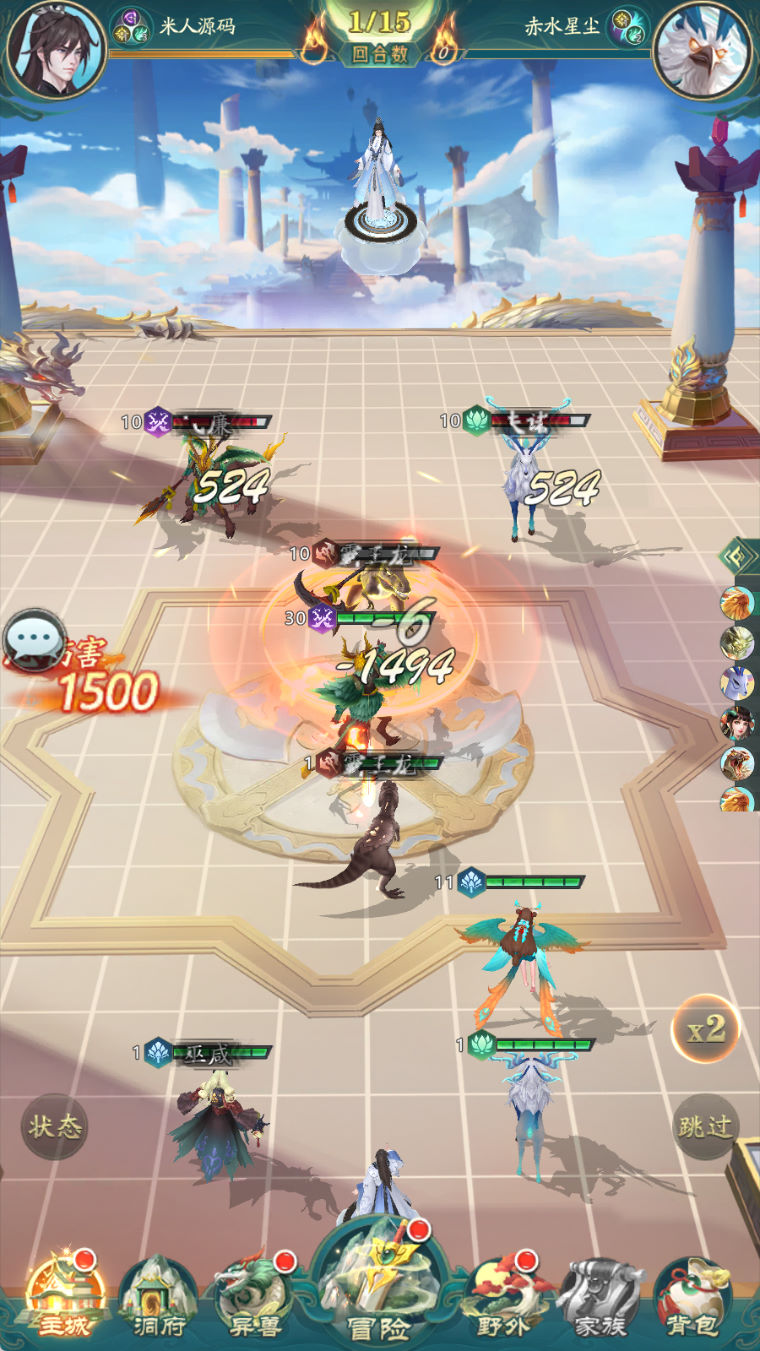Screen dimensions: 760x1351
Task: Show the 状态 status panel
Action: point(55,1127)
